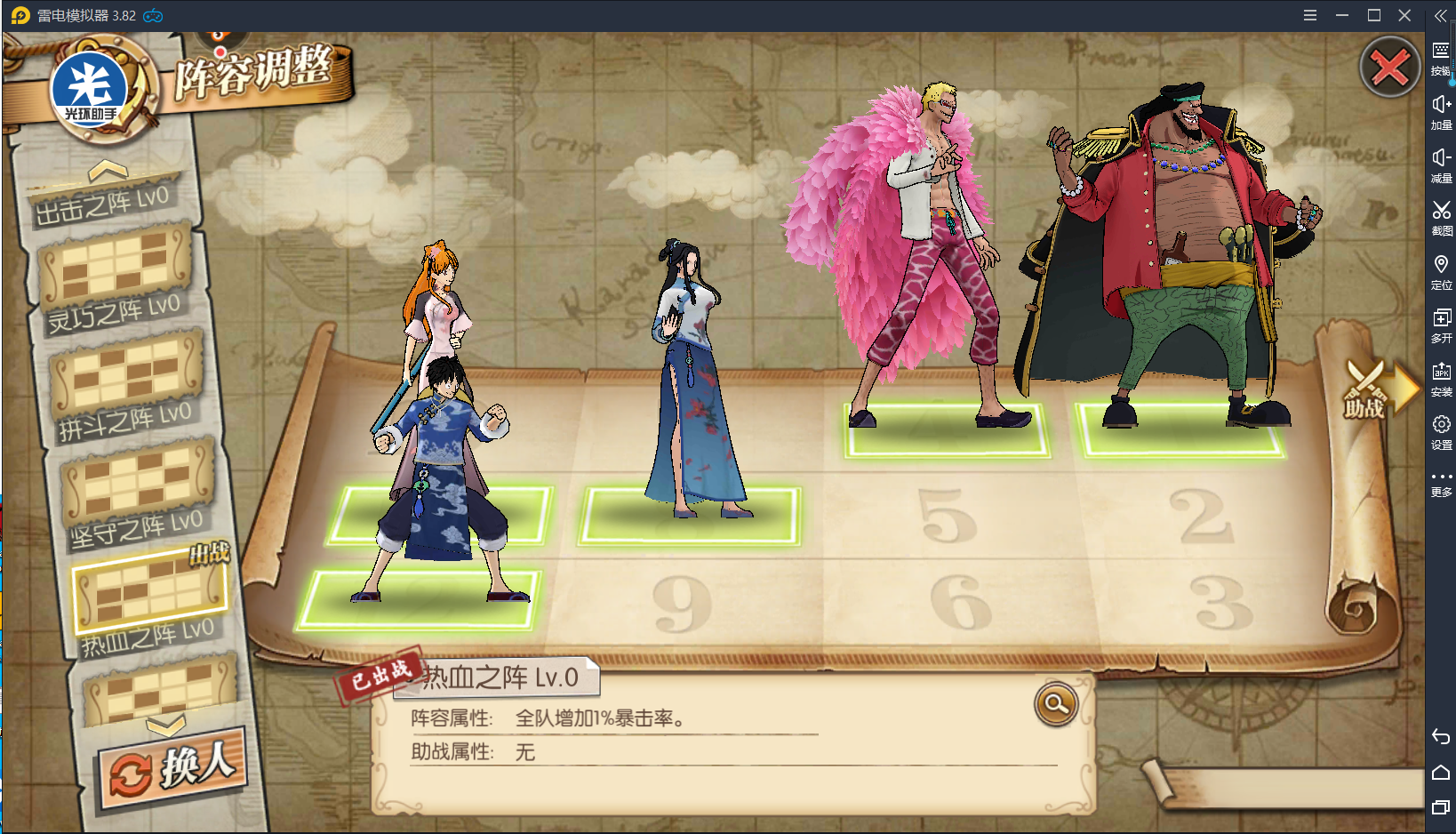Close the lineup adjustment screen

point(1389,68)
